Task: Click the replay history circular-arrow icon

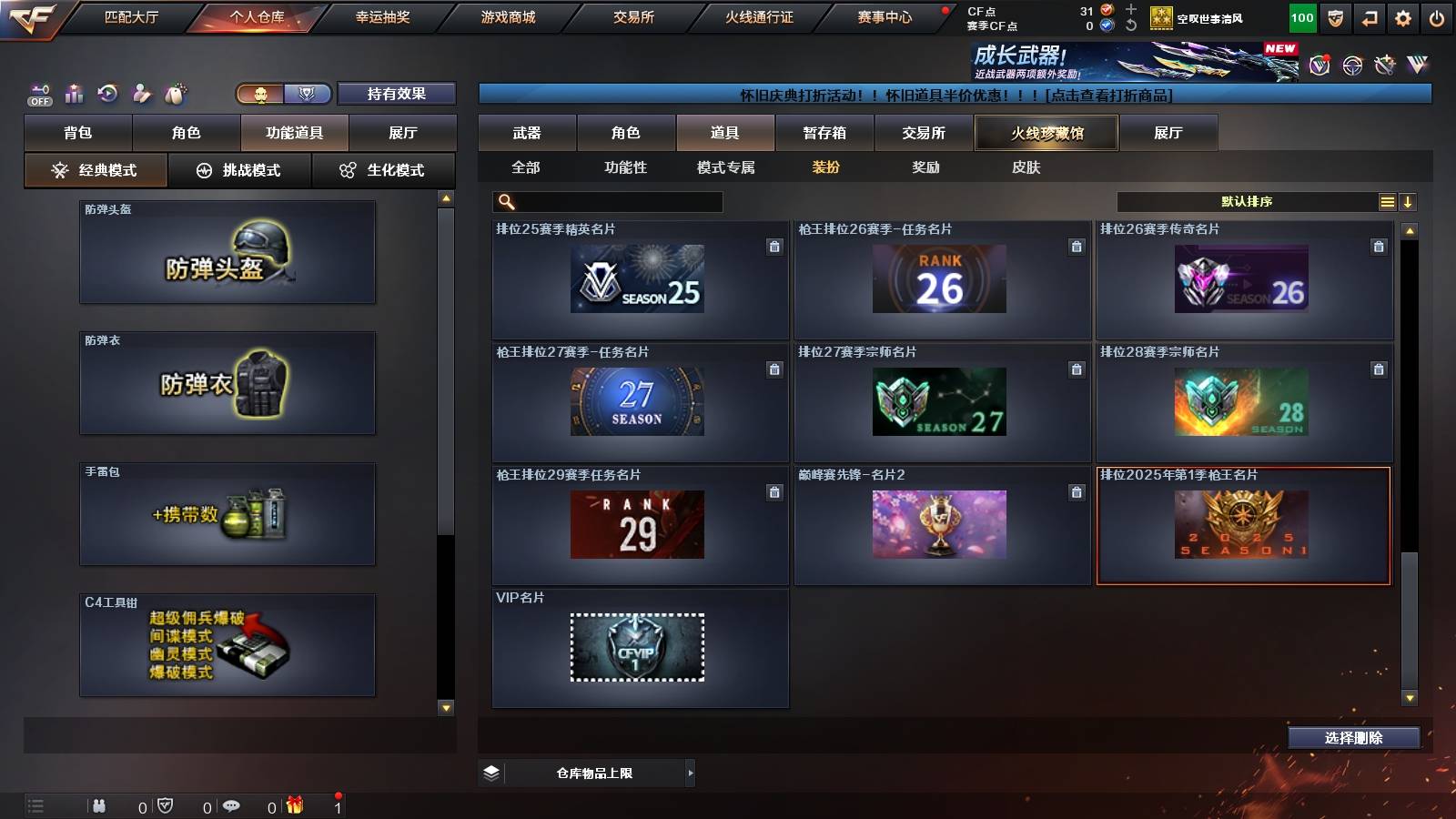Action: click(108, 92)
